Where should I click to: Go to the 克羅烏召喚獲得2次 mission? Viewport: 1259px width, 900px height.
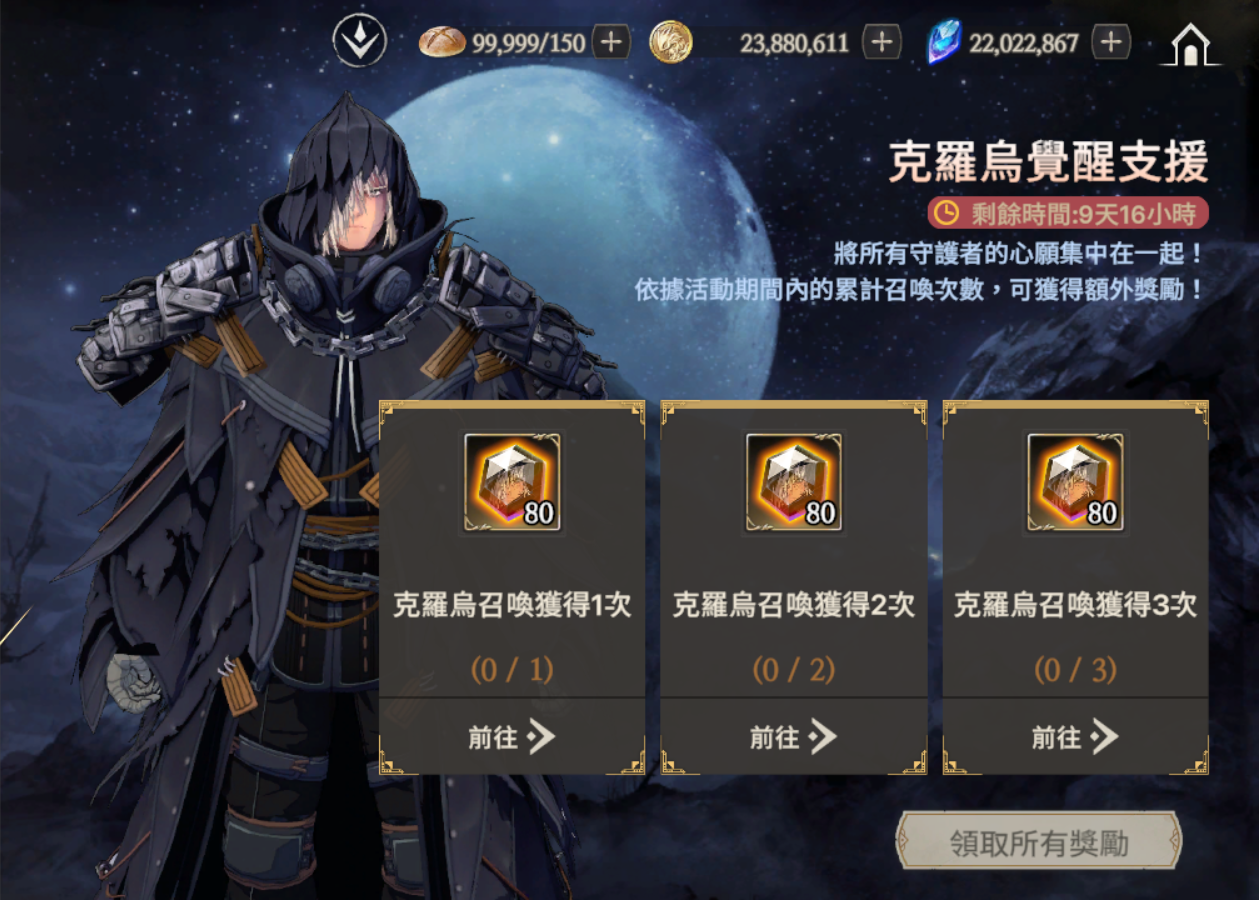click(794, 738)
